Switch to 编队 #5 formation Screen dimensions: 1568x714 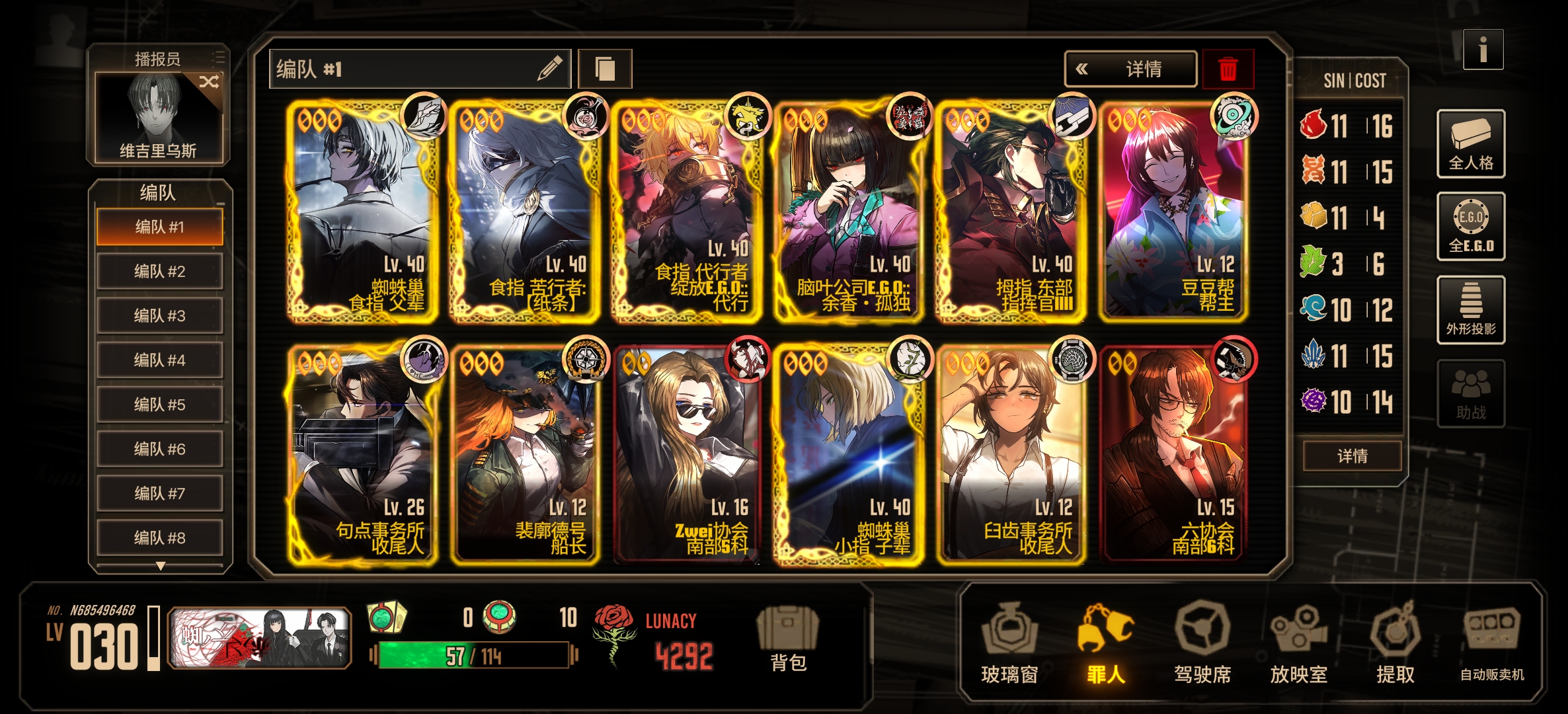[159, 404]
